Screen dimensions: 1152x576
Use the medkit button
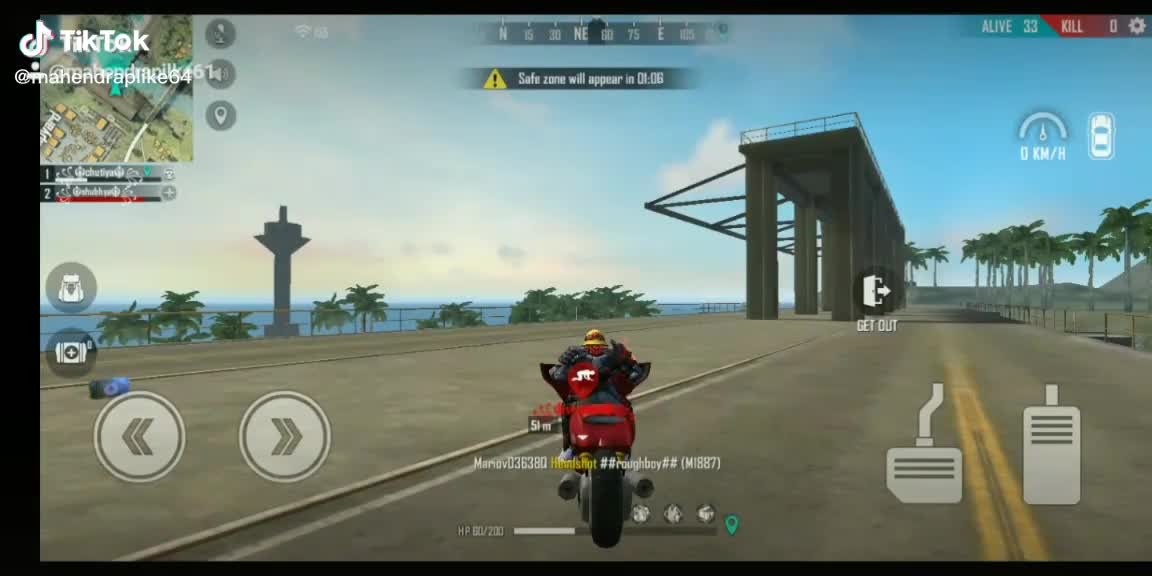(x=71, y=352)
